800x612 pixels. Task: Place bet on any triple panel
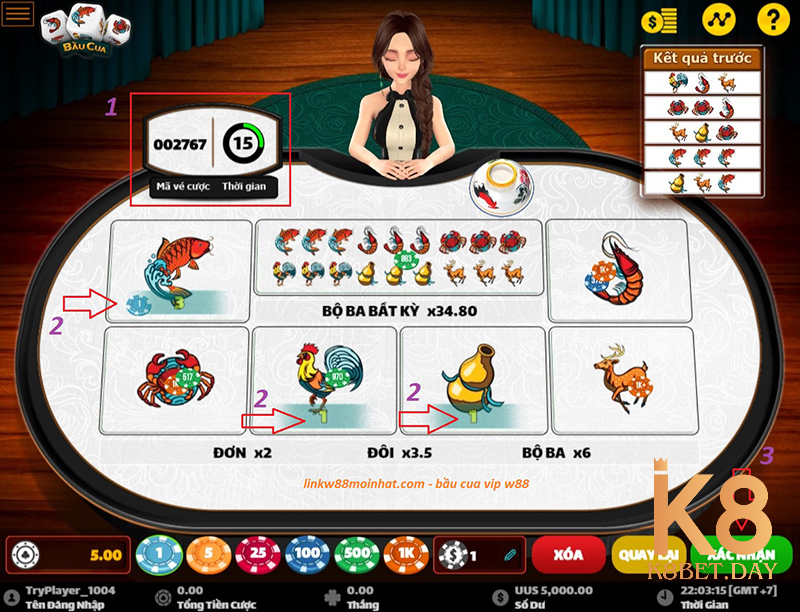[398, 257]
